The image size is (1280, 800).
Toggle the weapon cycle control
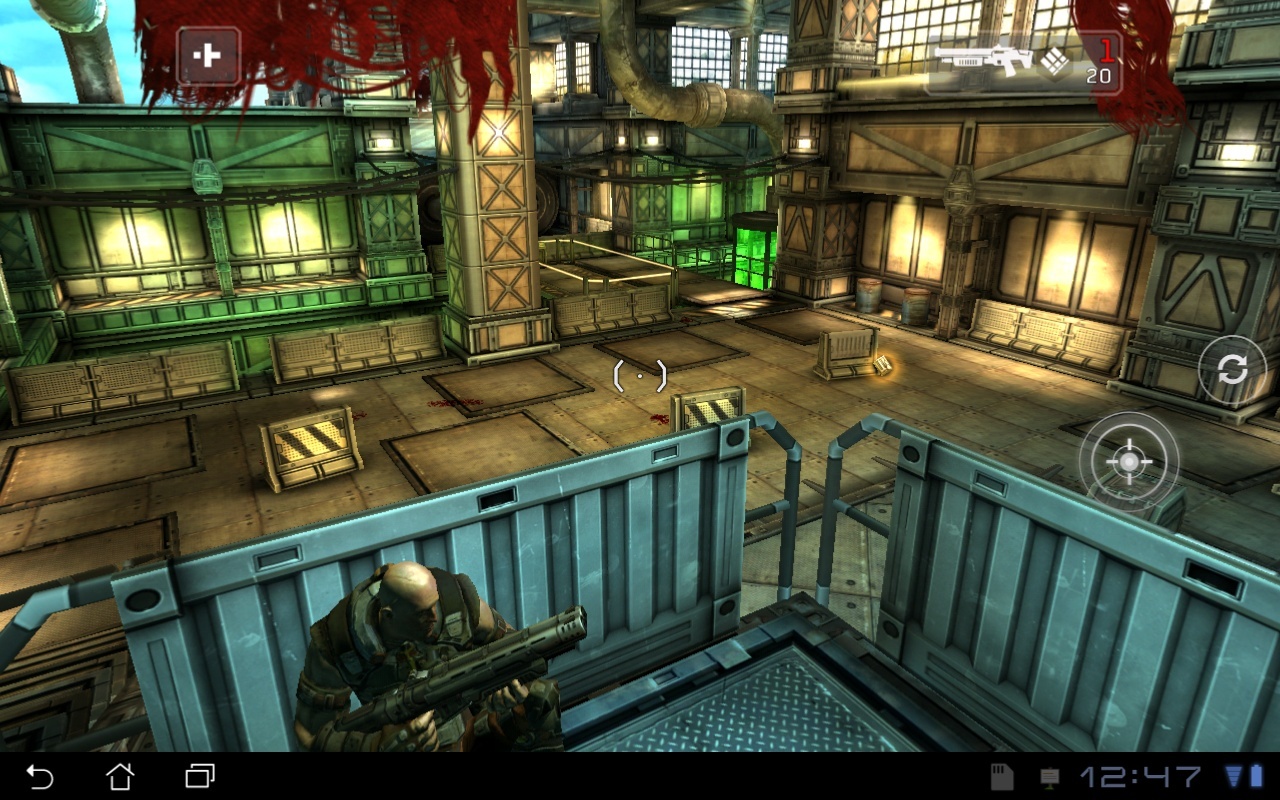point(1233,368)
